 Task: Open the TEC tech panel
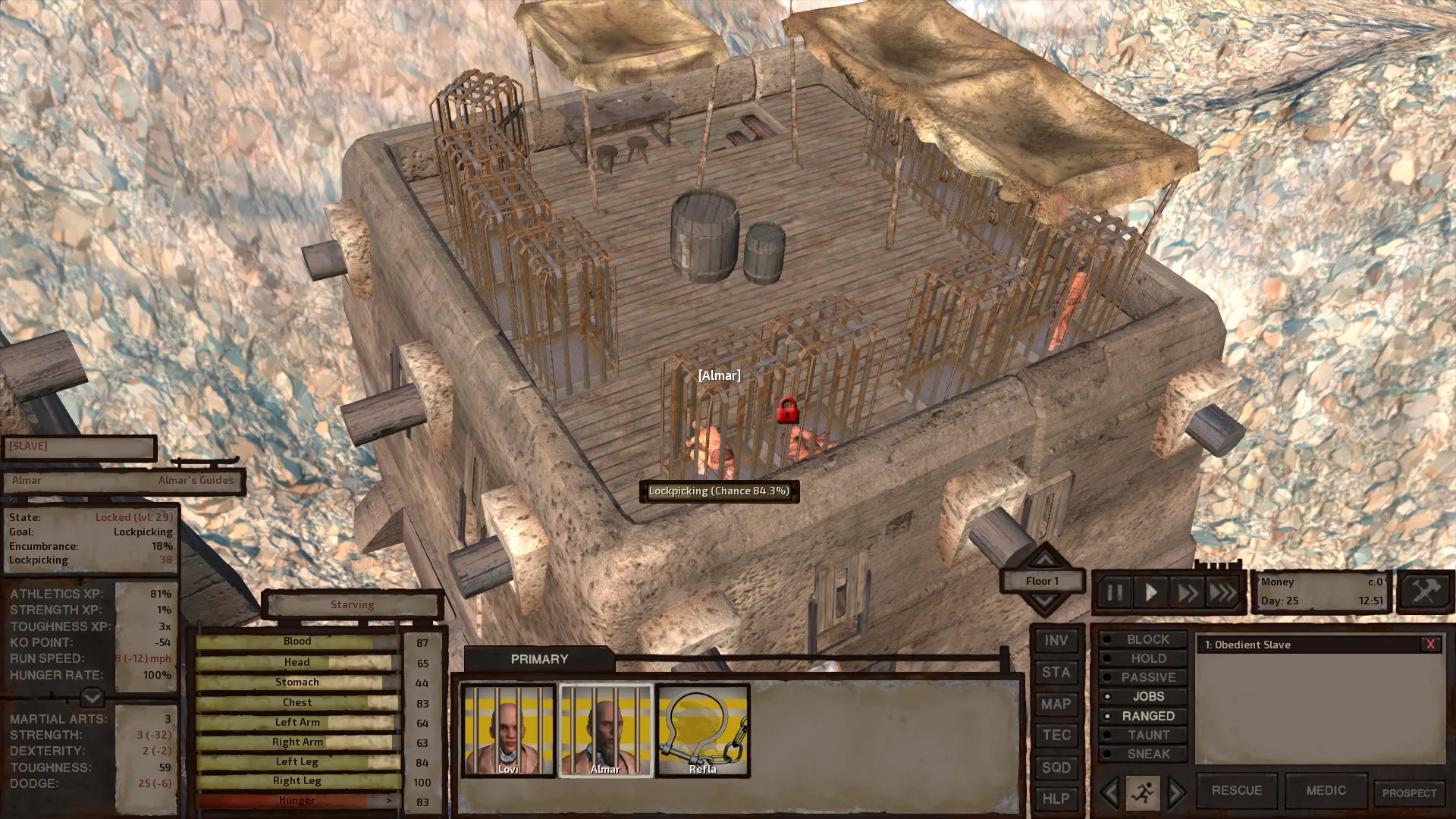pos(1056,736)
